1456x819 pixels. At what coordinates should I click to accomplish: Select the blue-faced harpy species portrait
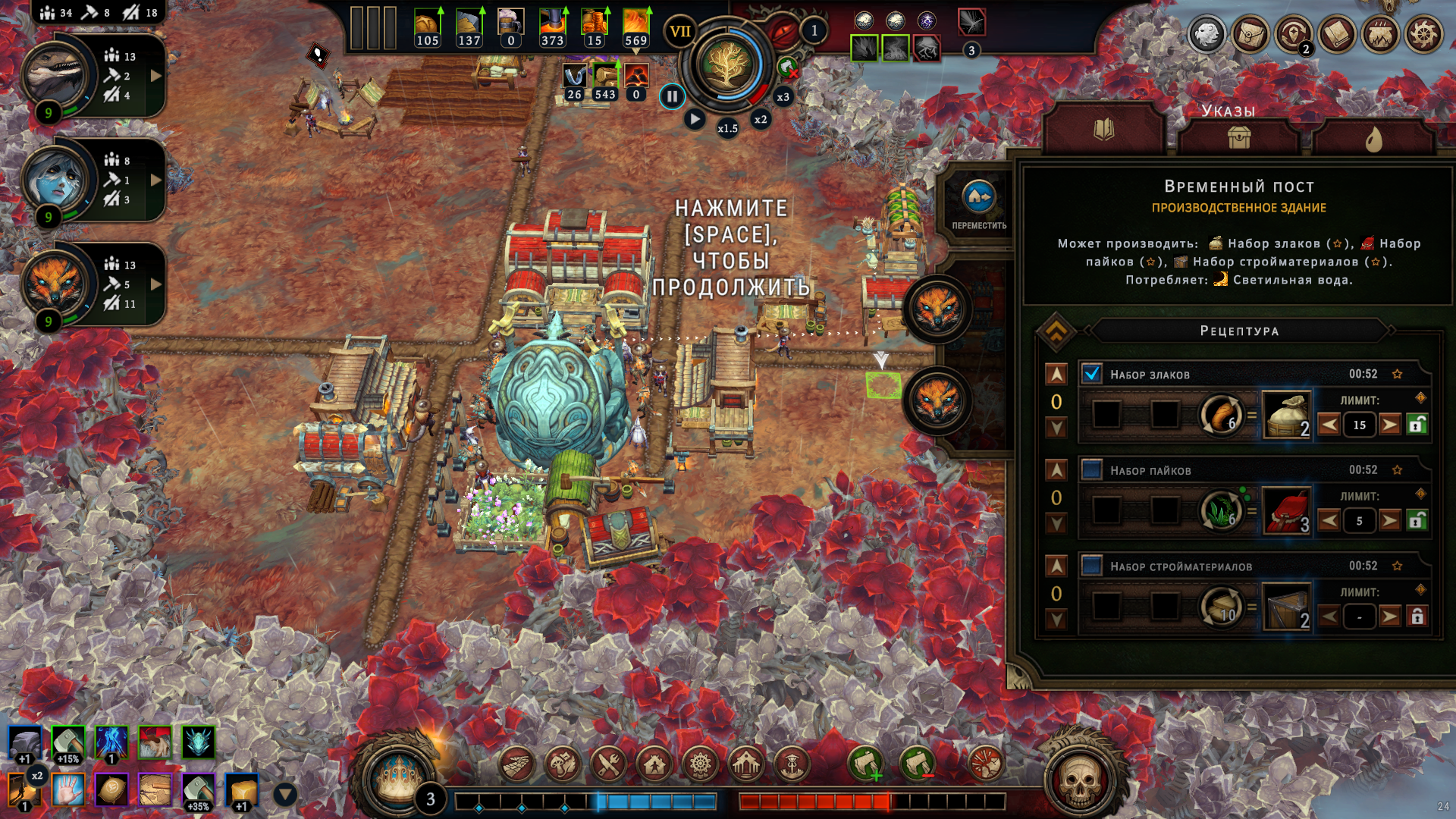coord(55,179)
